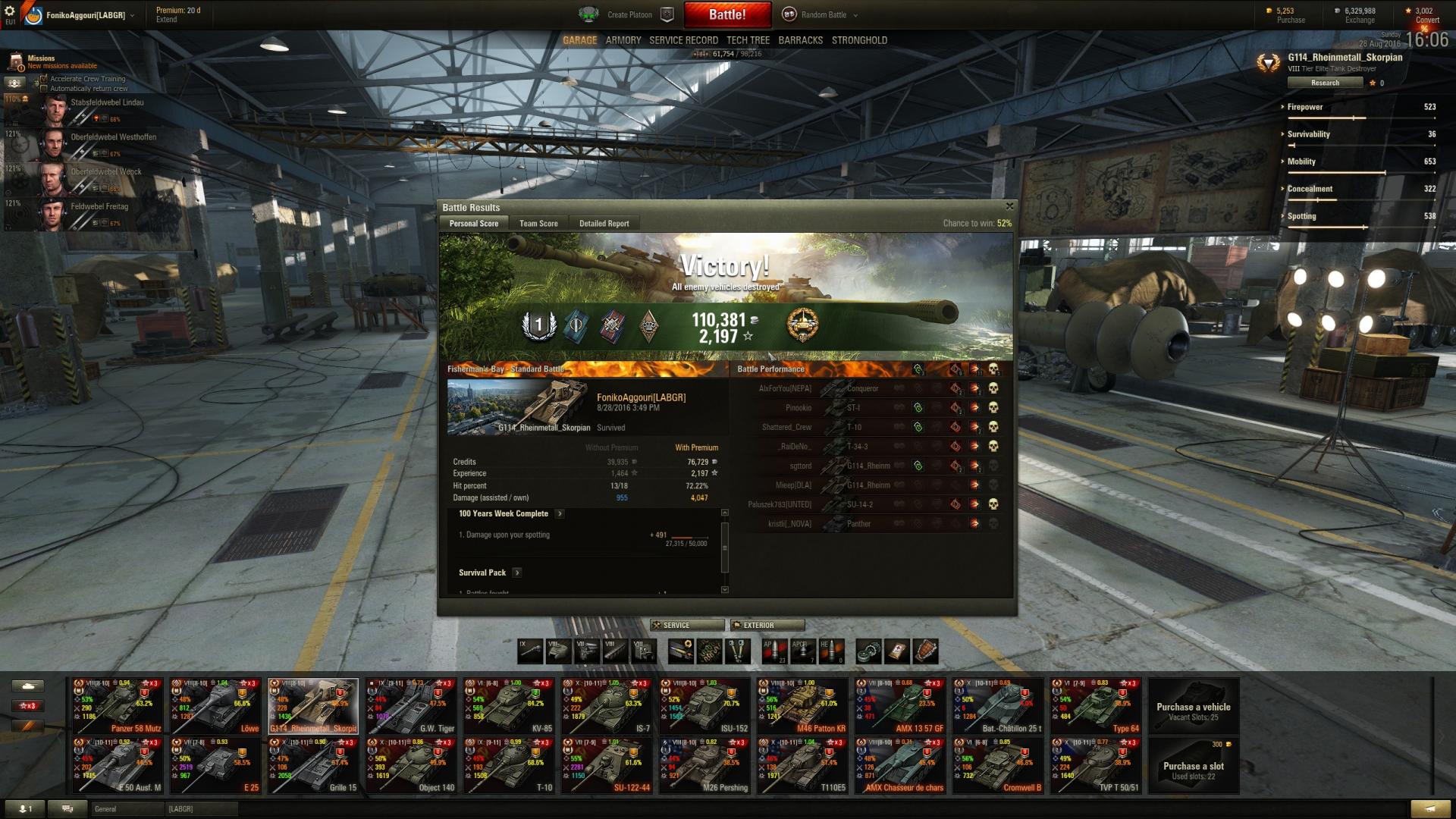The width and height of the screenshot is (1456, 819).
Task: Open the Research button for the Skorpian
Action: 1325,83
